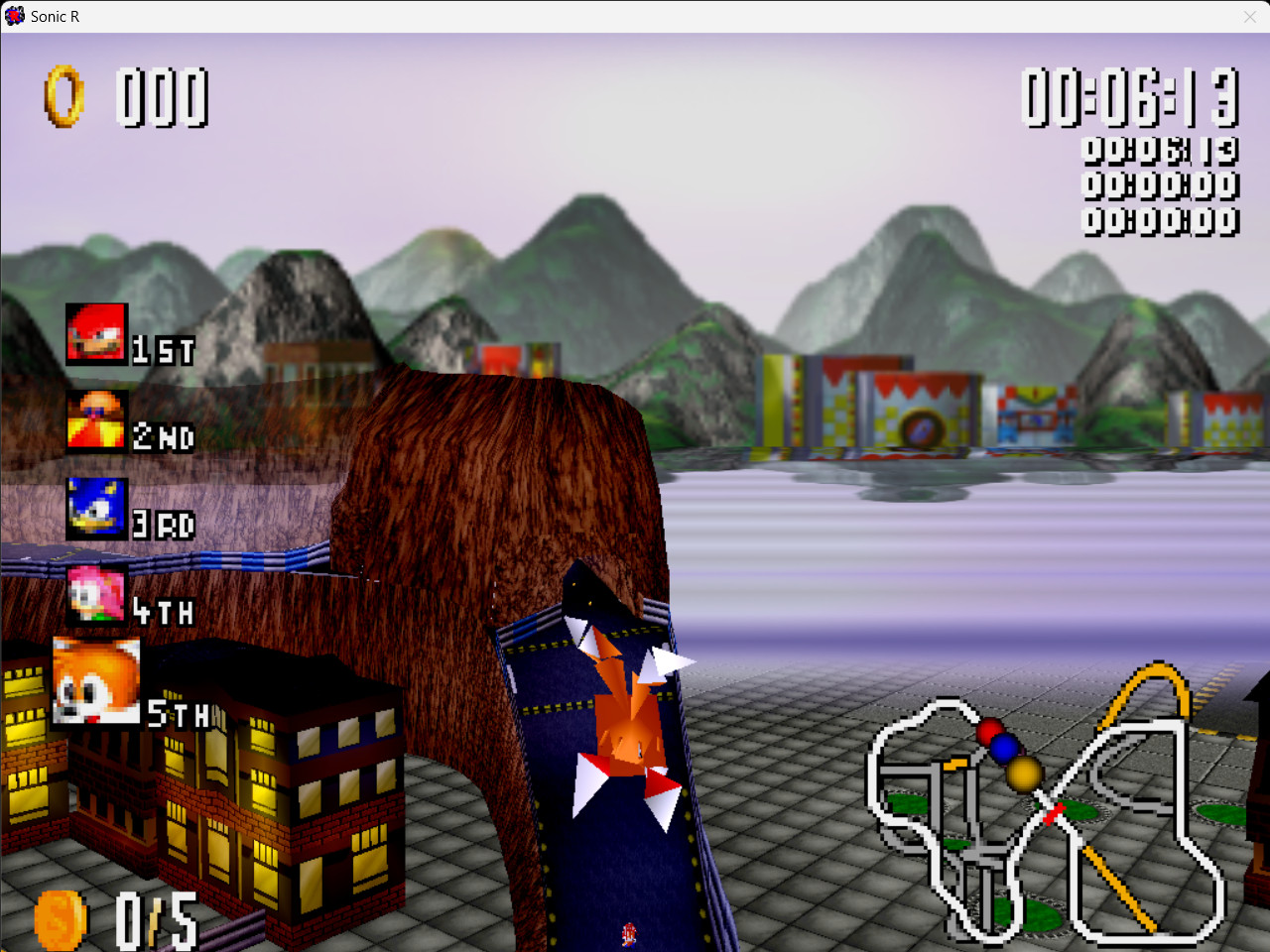Select the Amy 4th place portrait
Image resolution: width=1270 pixels, height=952 pixels.
pos(94,595)
